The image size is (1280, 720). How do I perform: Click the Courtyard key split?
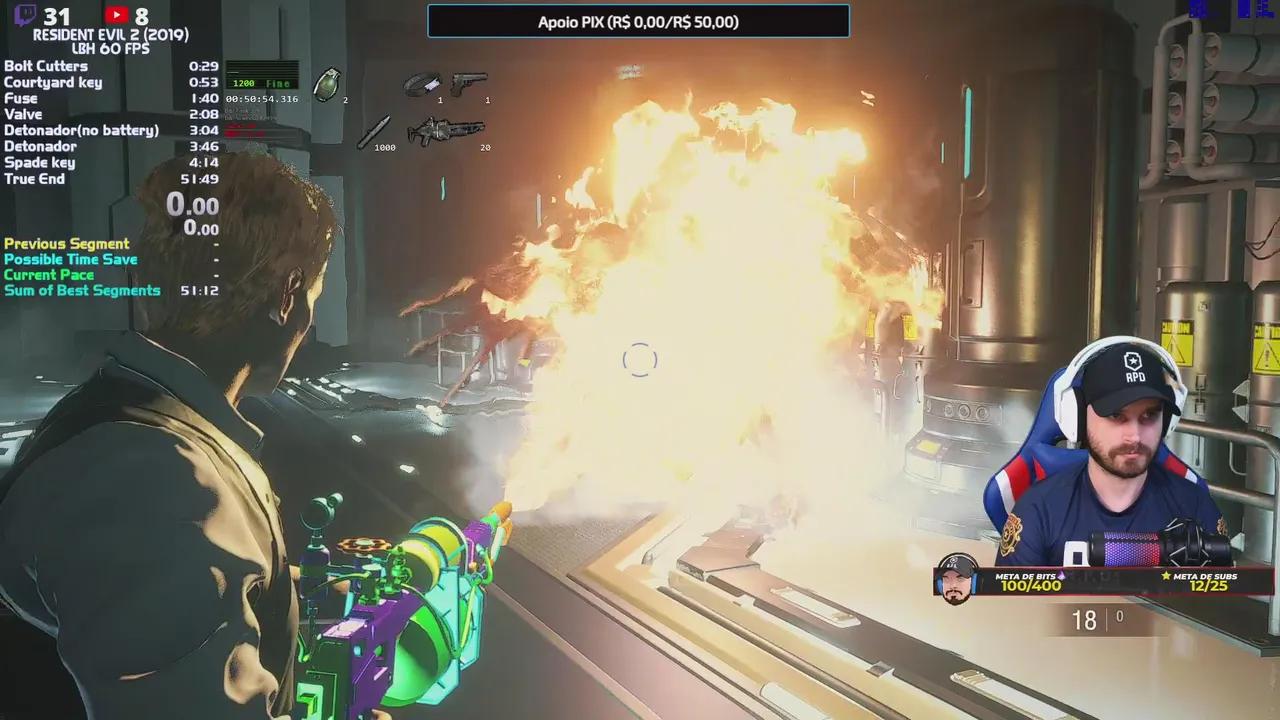[x=110, y=82]
